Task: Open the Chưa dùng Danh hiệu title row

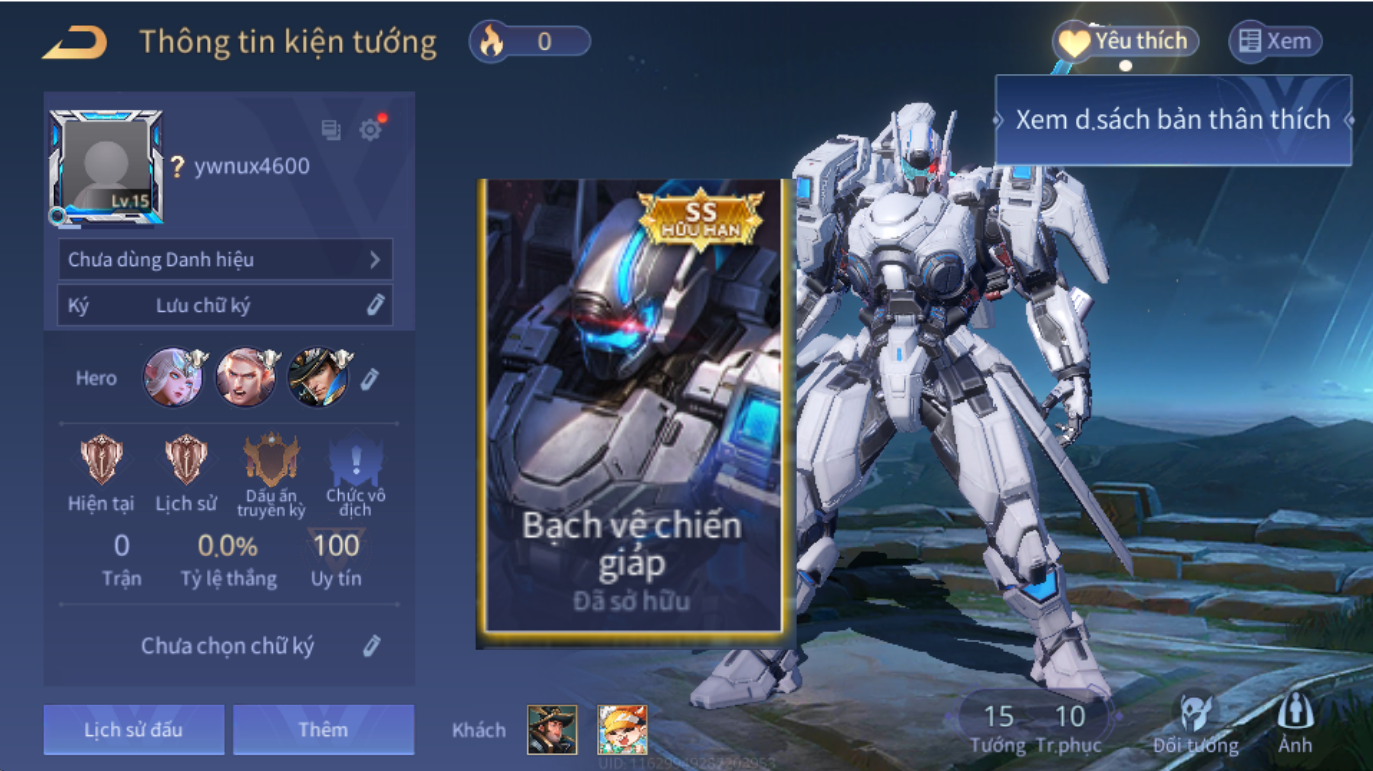Action: click(225, 260)
